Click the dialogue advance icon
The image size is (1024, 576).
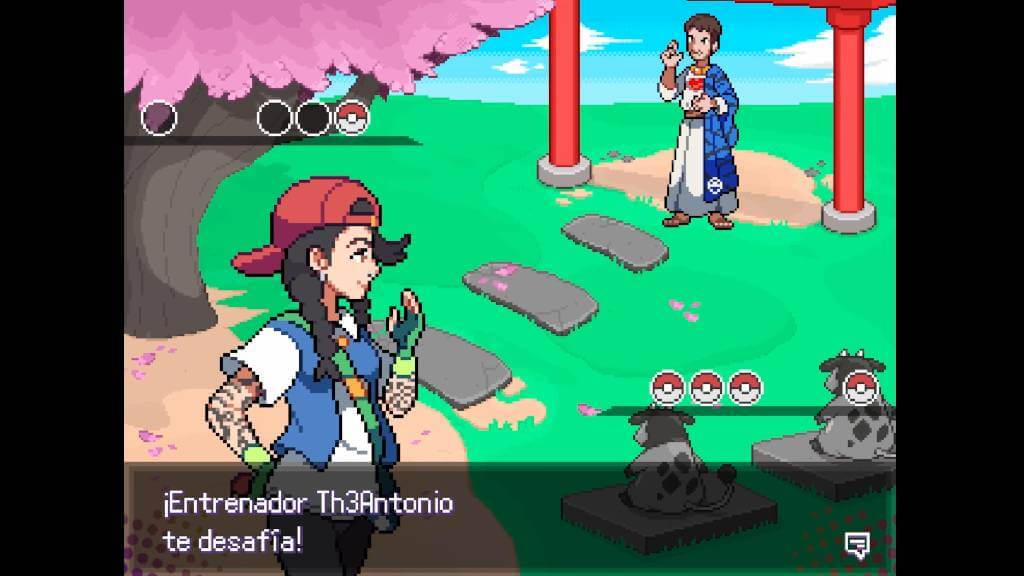point(856,543)
